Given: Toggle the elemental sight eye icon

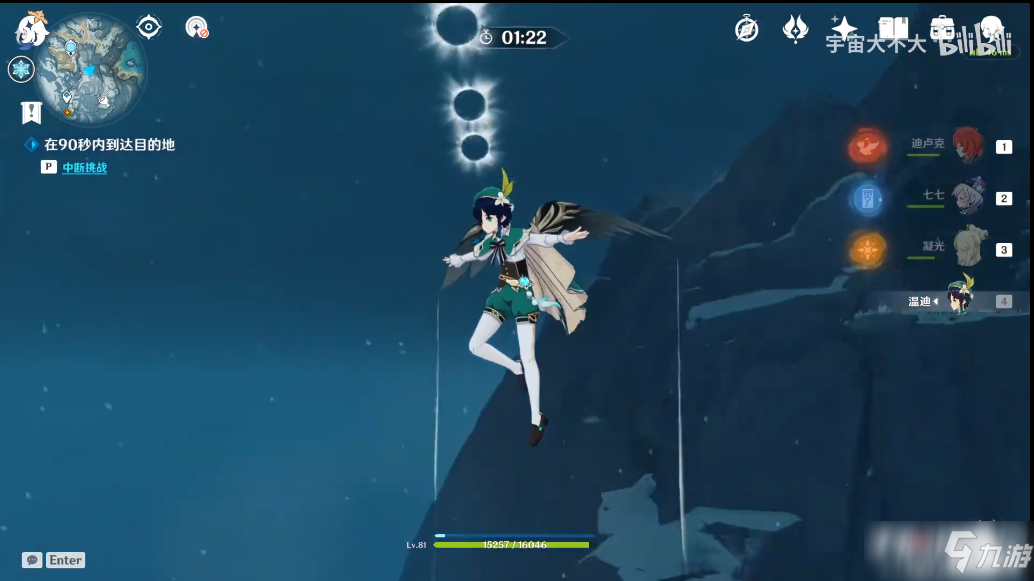Looking at the screenshot, I should (x=149, y=27).
